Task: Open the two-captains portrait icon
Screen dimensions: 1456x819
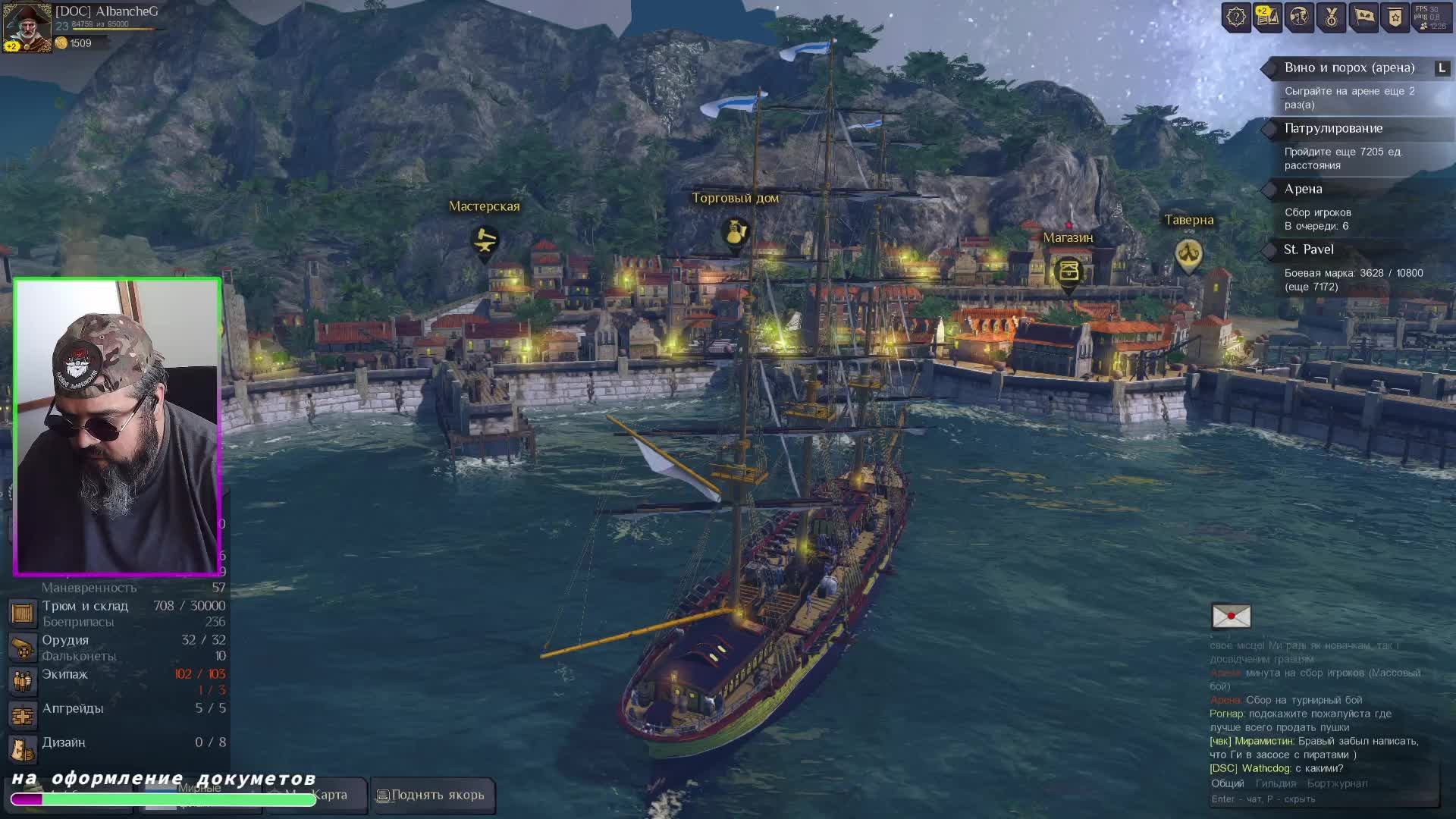Action: coord(1299,17)
